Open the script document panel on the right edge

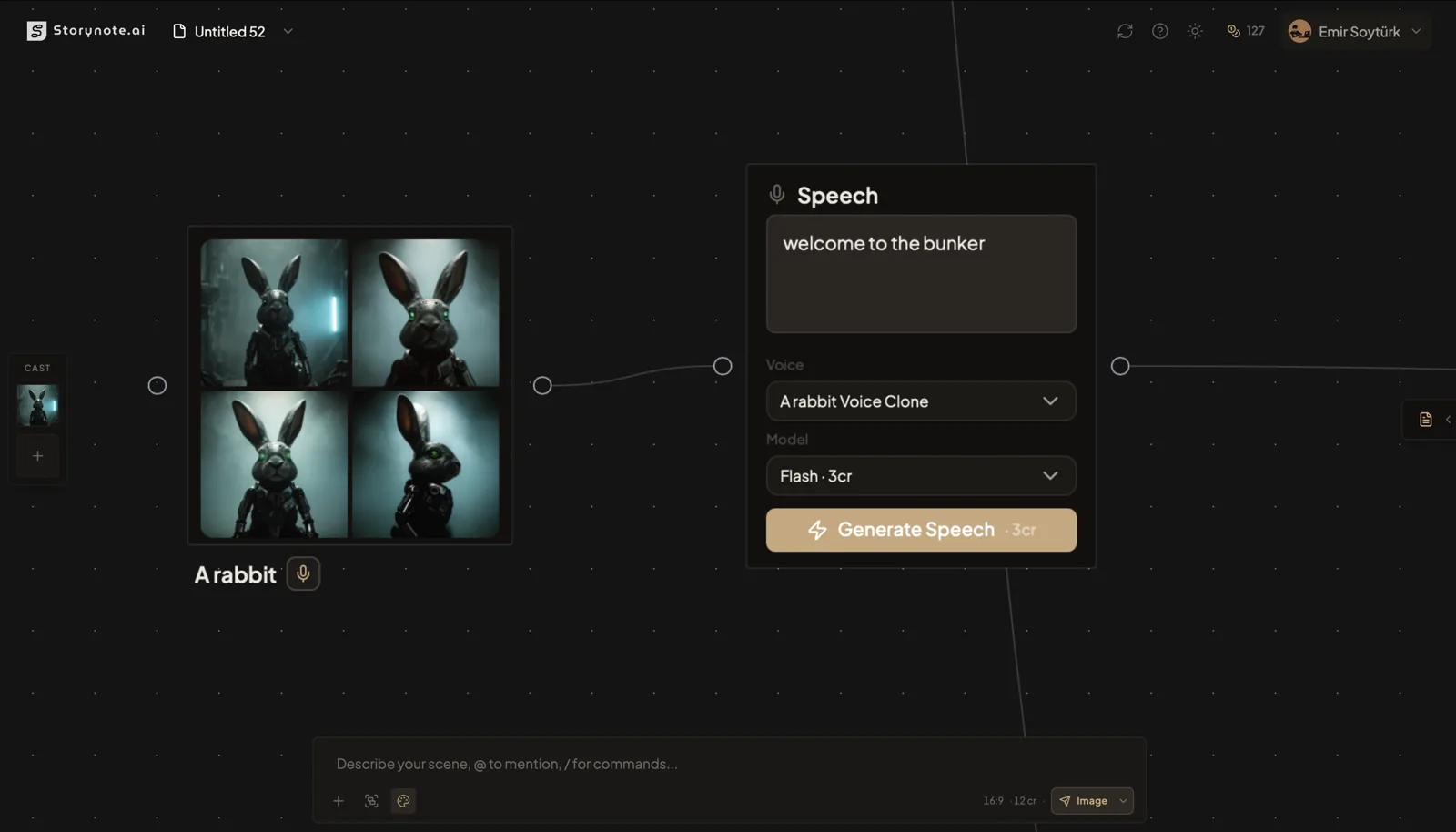(x=1425, y=420)
